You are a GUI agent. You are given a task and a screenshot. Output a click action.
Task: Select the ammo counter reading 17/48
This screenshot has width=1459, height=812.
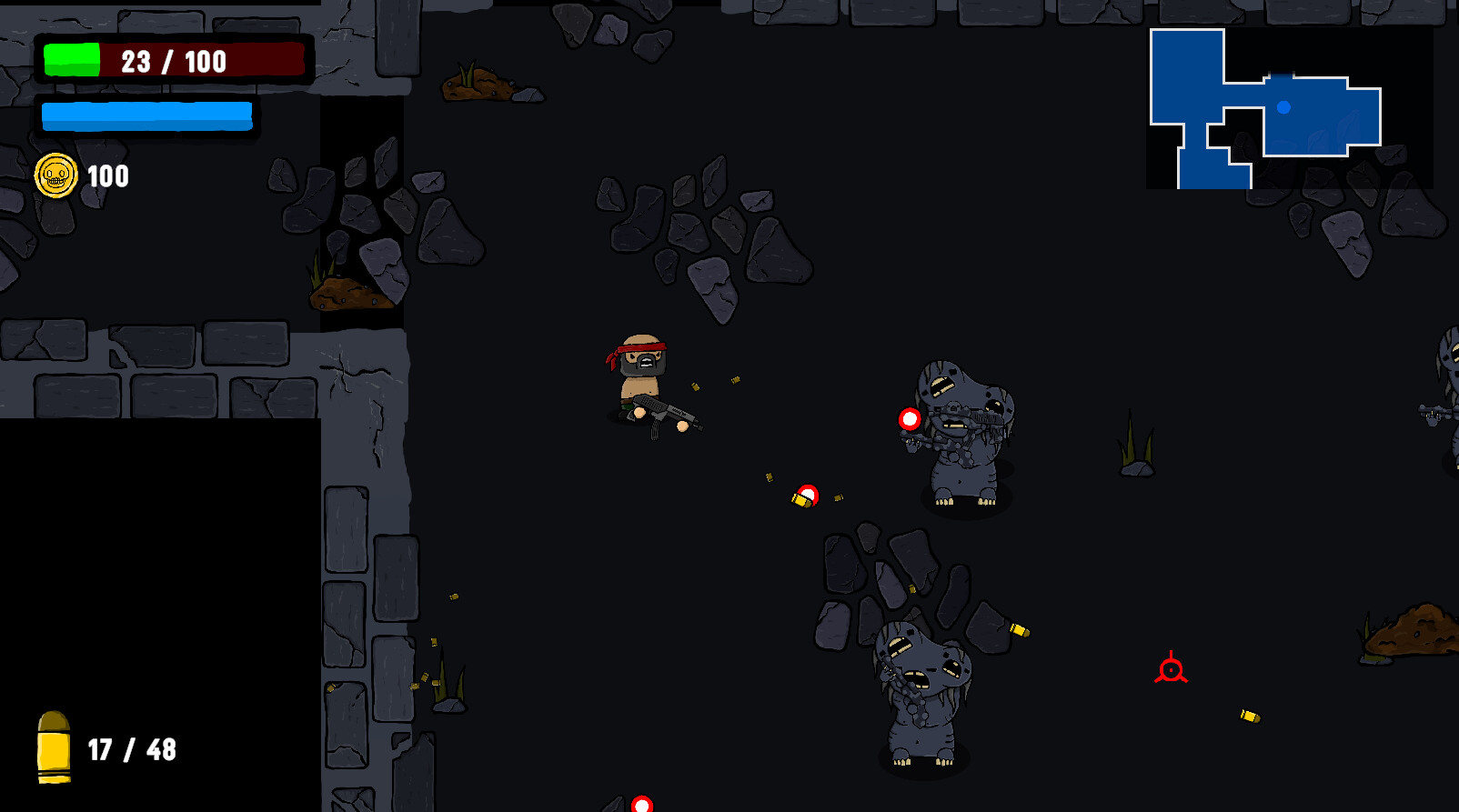132,749
